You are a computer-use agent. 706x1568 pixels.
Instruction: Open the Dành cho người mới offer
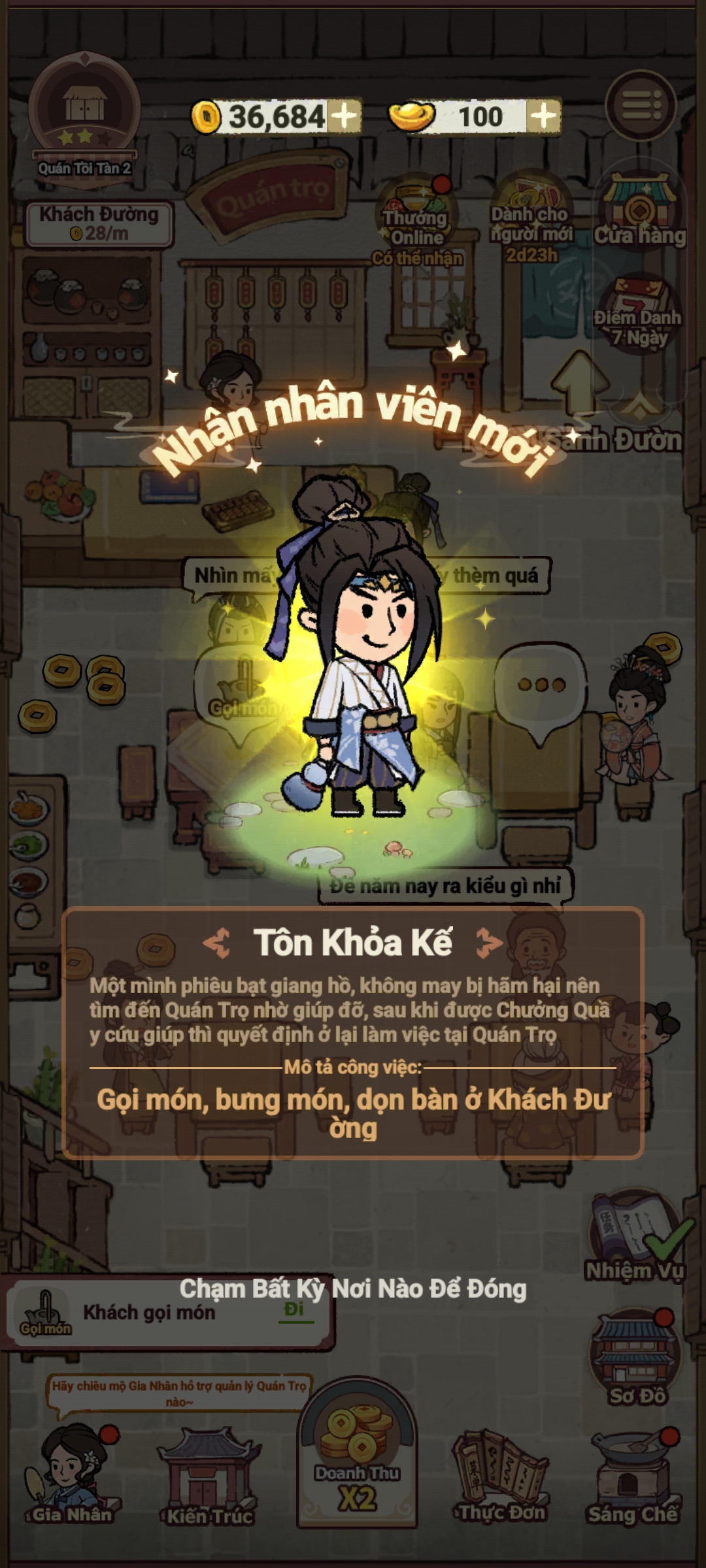tap(531, 219)
